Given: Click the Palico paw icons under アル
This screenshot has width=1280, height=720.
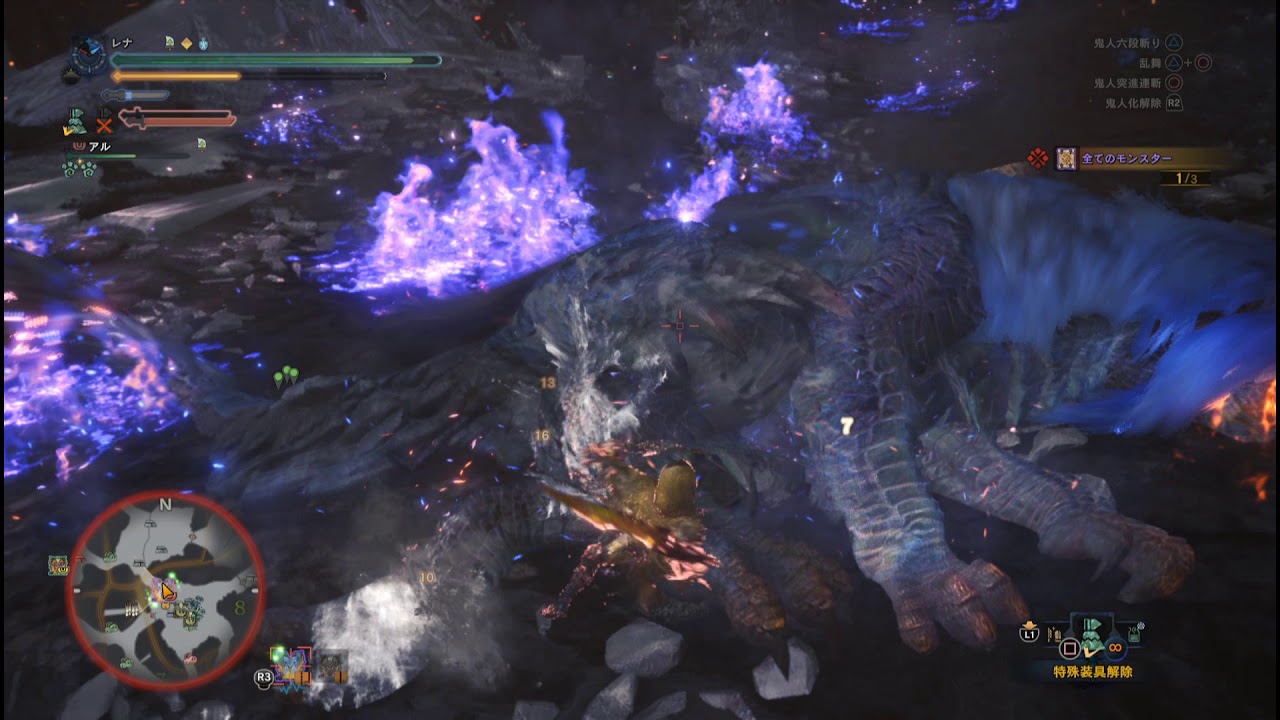Looking at the screenshot, I should (x=78, y=168).
